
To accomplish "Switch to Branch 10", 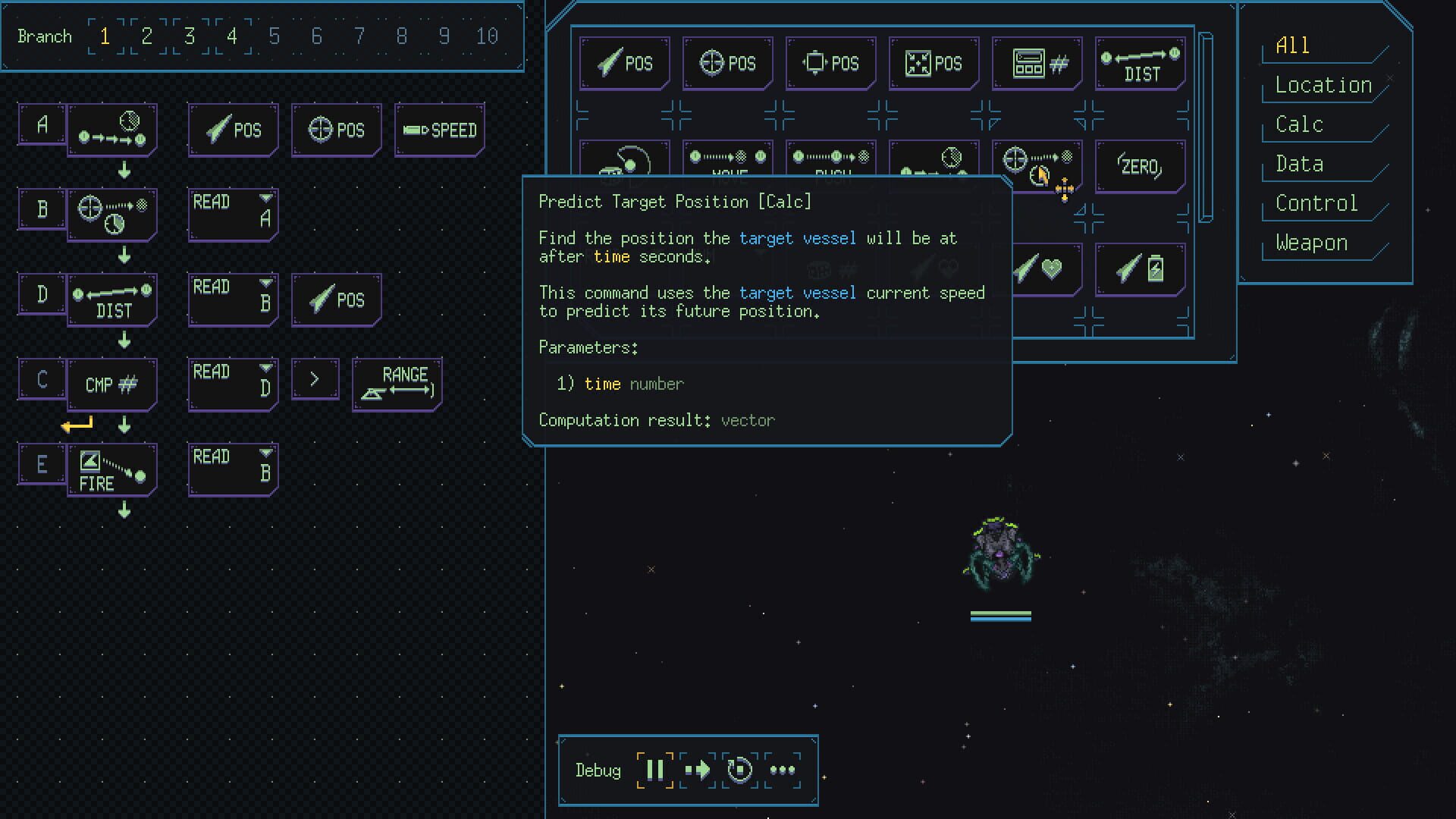I will click(488, 36).
